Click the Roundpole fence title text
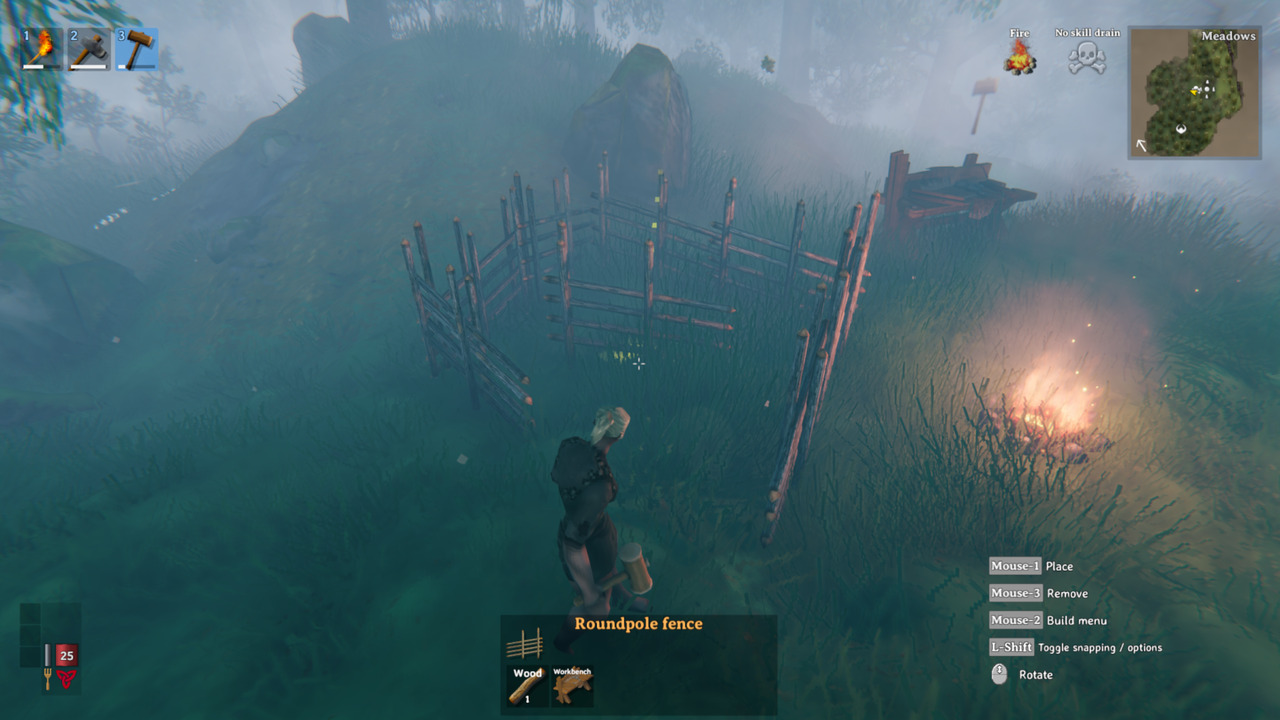Screen dimensions: 1280x720 coord(637,624)
